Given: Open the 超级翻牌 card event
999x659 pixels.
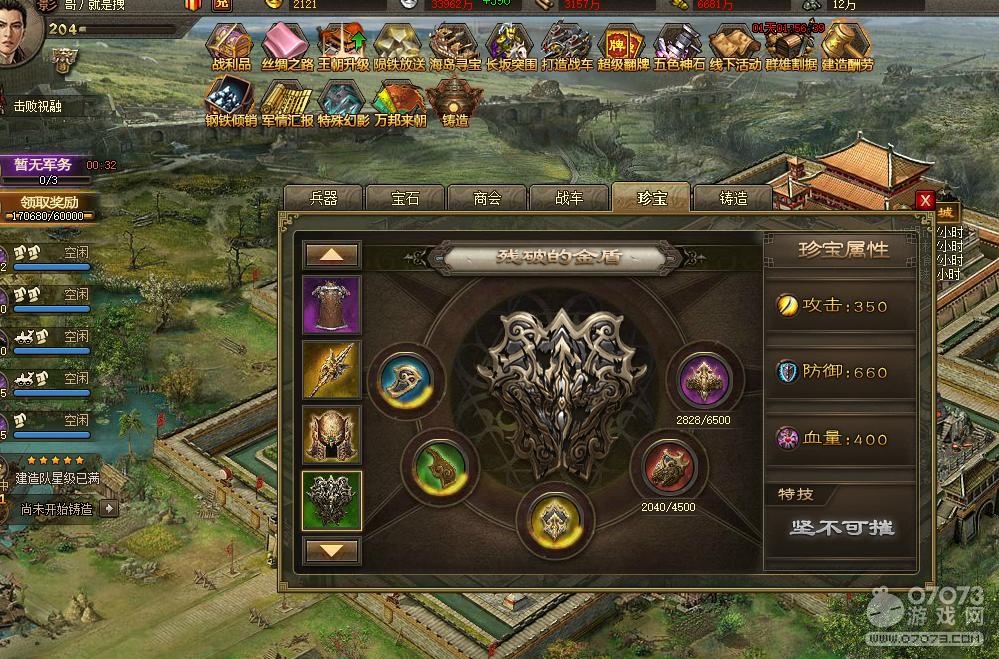Looking at the screenshot, I should 622,46.
